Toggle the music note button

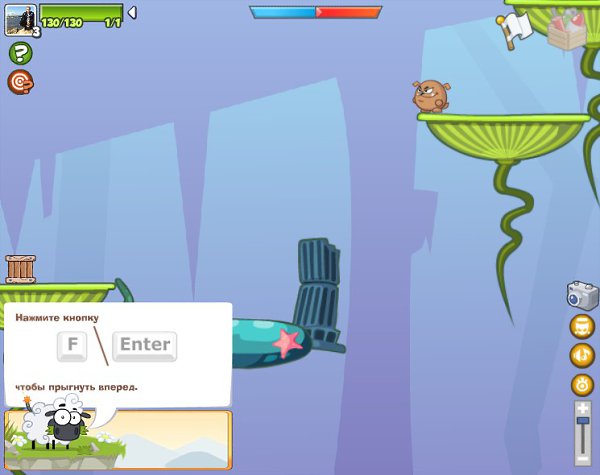click(x=582, y=355)
